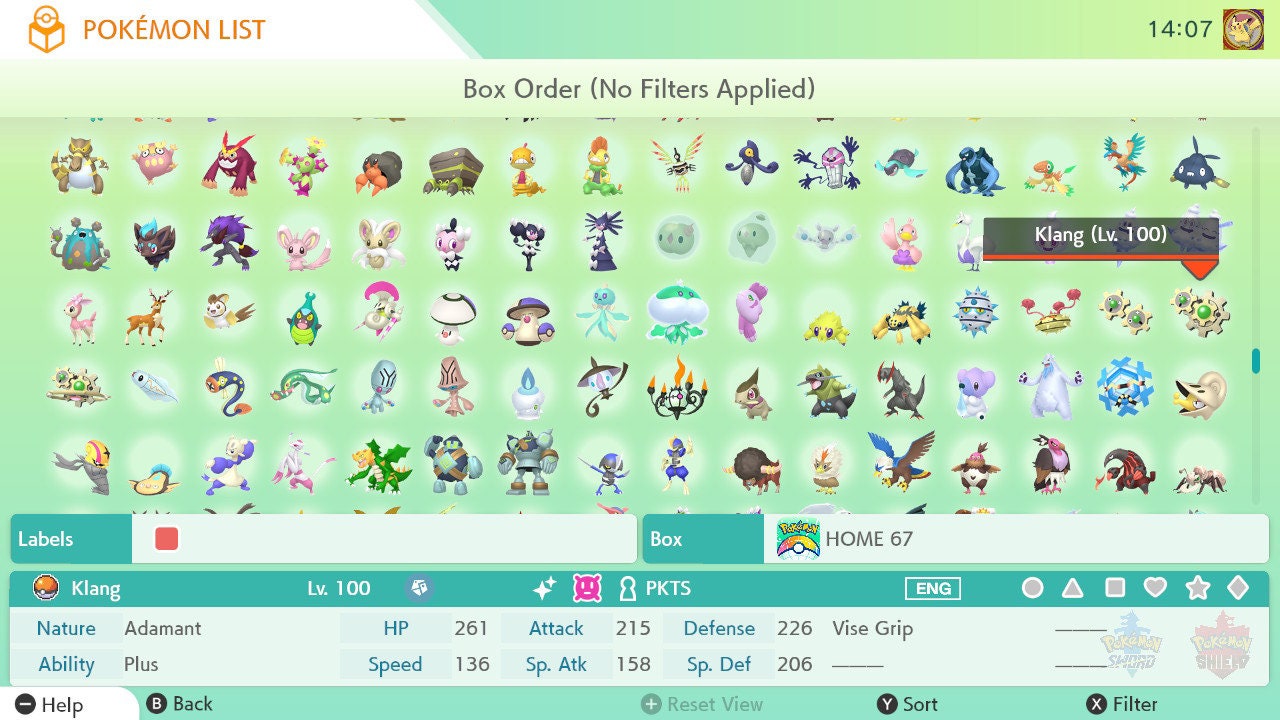
Task: Choose the Emolga sprite
Action: pyautogui.click(x=229, y=312)
